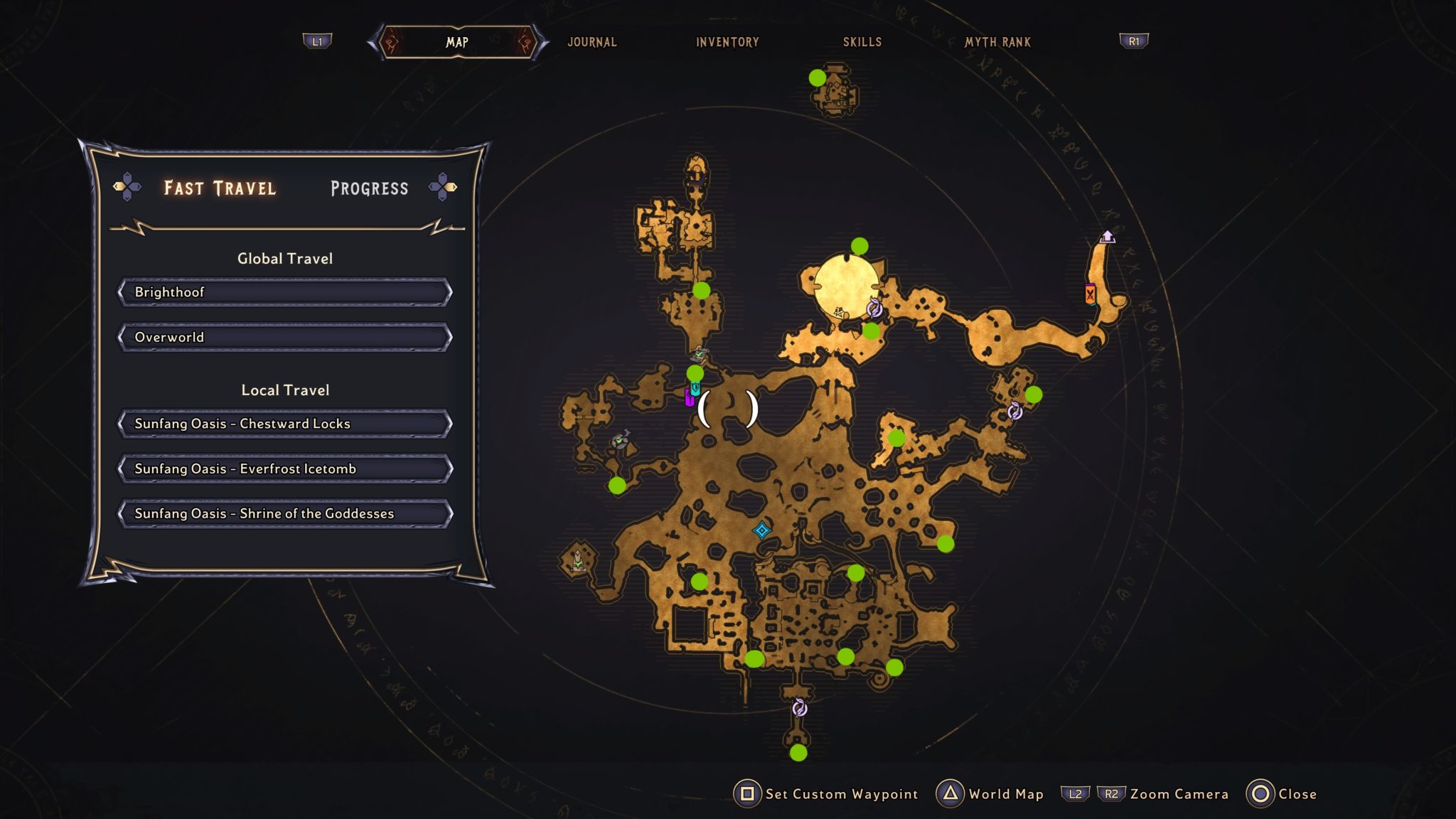This screenshot has width=1456, height=819.
Task: Click the fast travel spiral icon on the eastern ruins
Action: click(1017, 412)
